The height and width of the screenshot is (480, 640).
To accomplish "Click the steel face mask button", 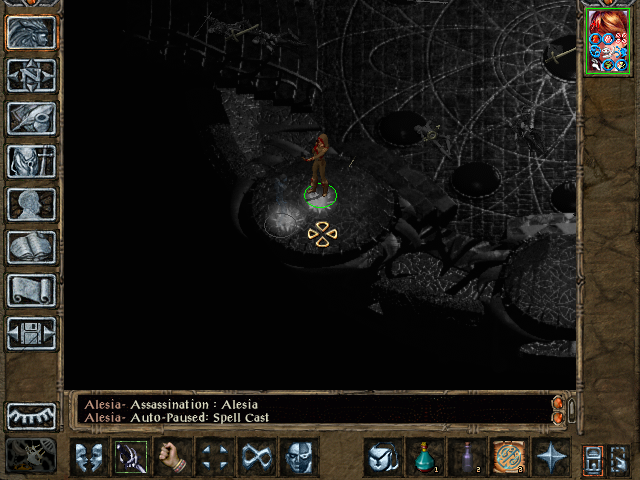I will (299, 457).
